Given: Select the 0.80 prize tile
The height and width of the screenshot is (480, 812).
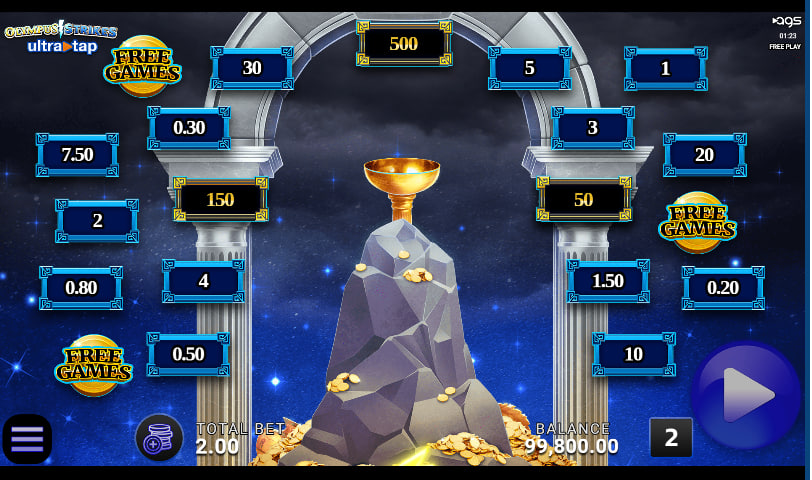Looking at the screenshot, I should point(81,288).
